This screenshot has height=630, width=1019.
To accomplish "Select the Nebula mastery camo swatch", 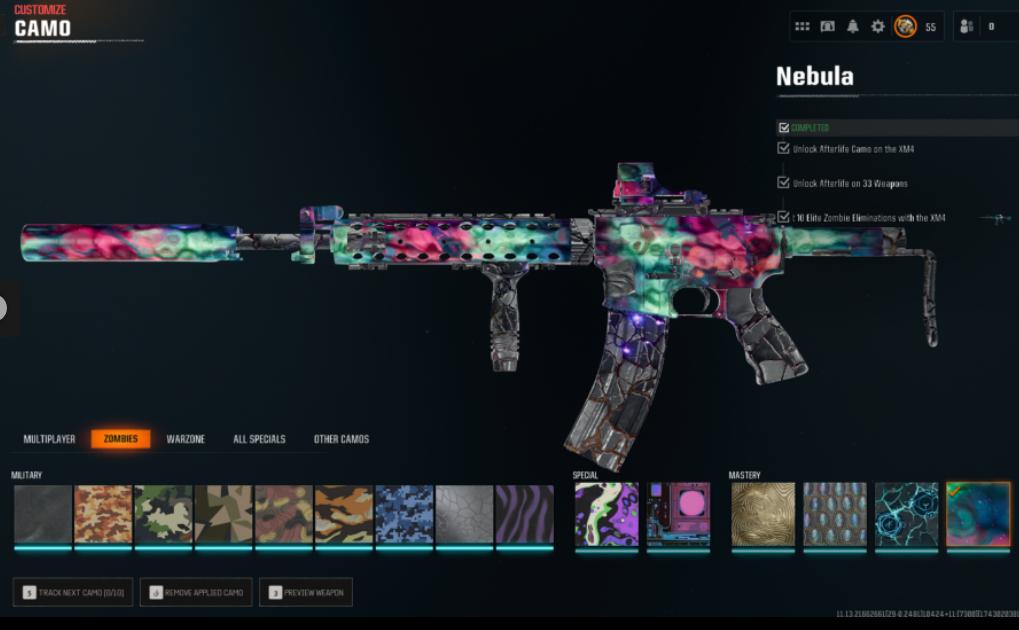I will tap(978, 515).
